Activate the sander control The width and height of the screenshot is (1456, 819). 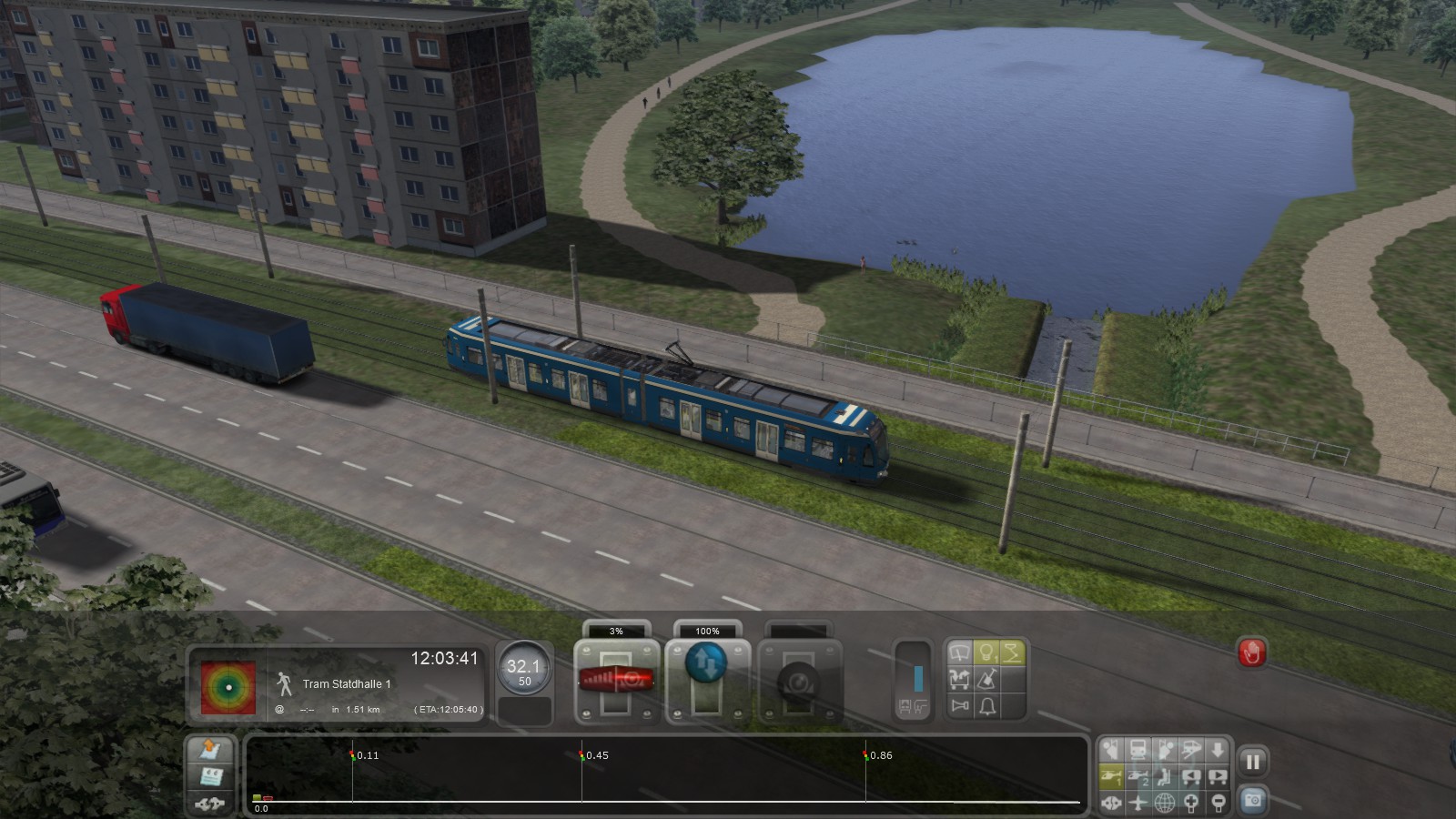(986, 679)
